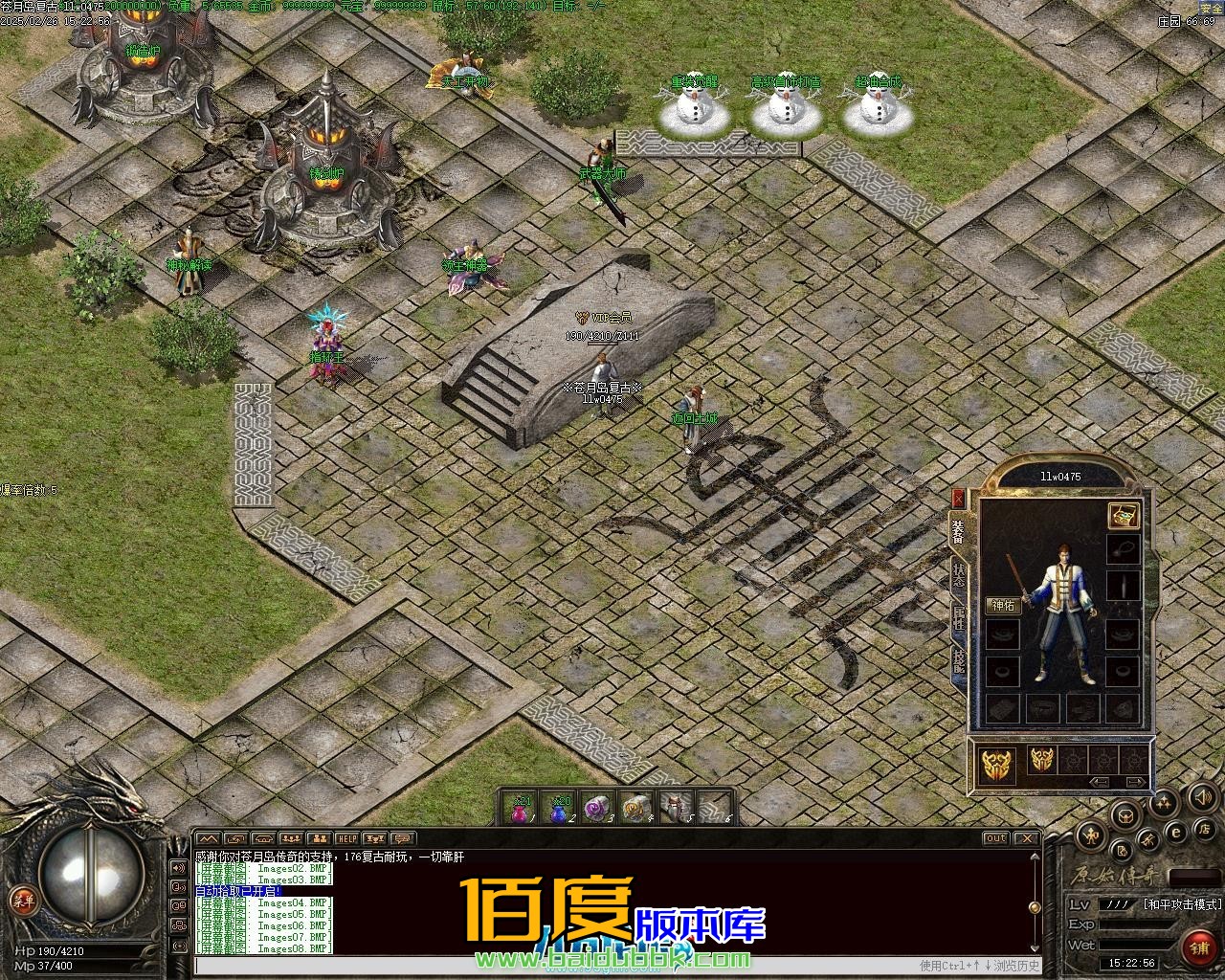The image size is (1225, 980).
Task: Click the right arrow under the emblem slots
Action: coord(1135,782)
